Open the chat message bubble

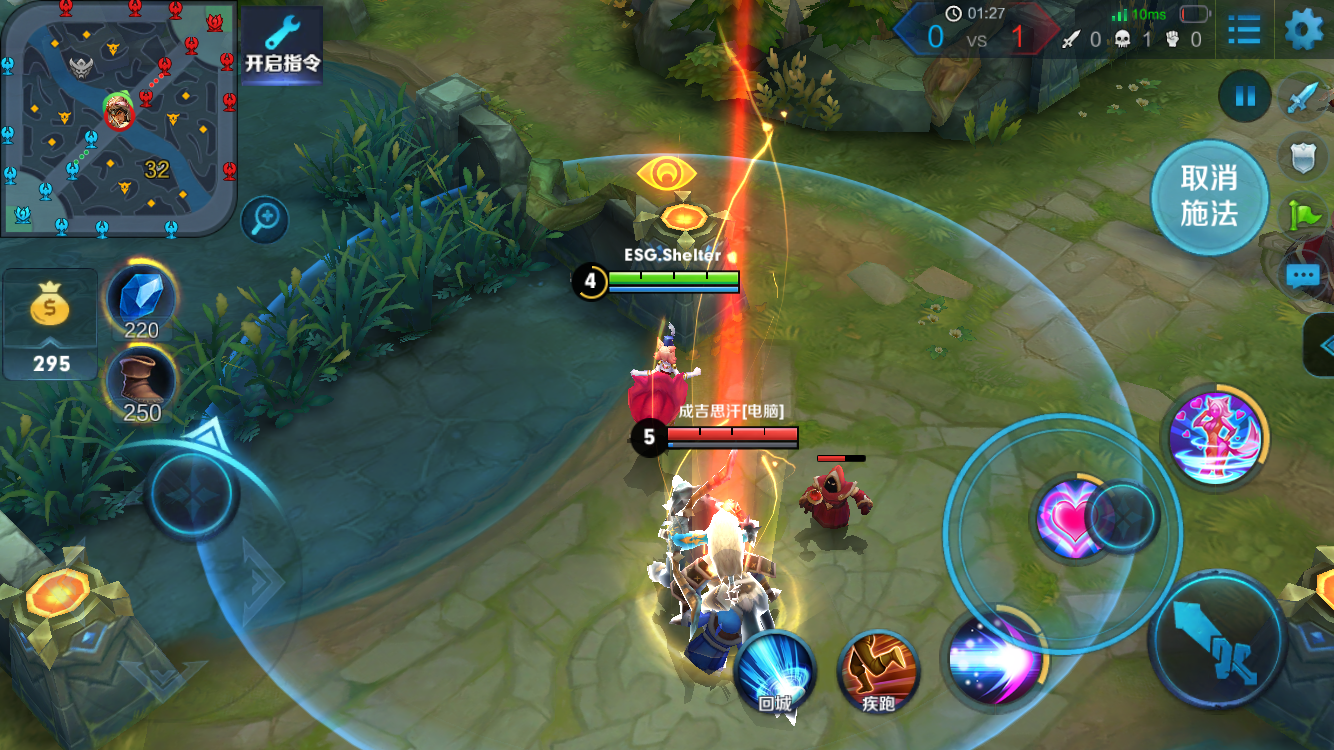coord(1303,276)
